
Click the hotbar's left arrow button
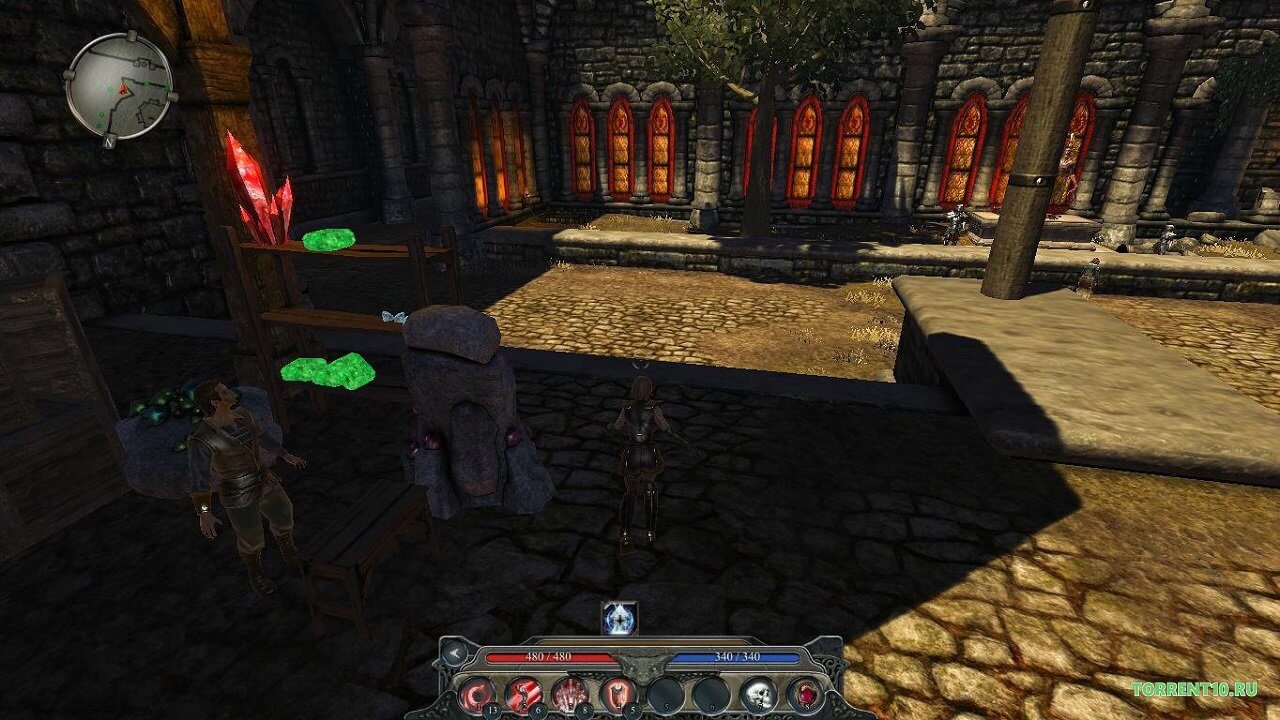click(455, 654)
